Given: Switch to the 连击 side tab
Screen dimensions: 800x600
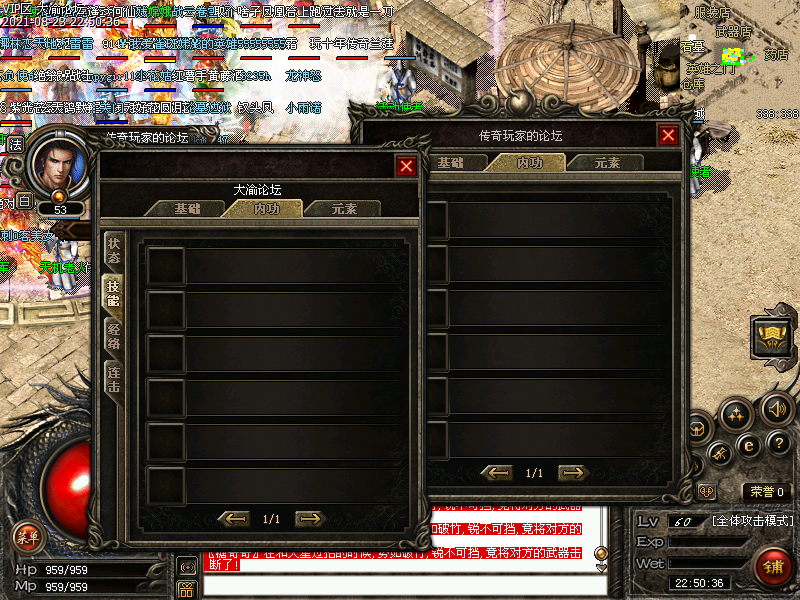Looking at the screenshot, I should [114, 378].
